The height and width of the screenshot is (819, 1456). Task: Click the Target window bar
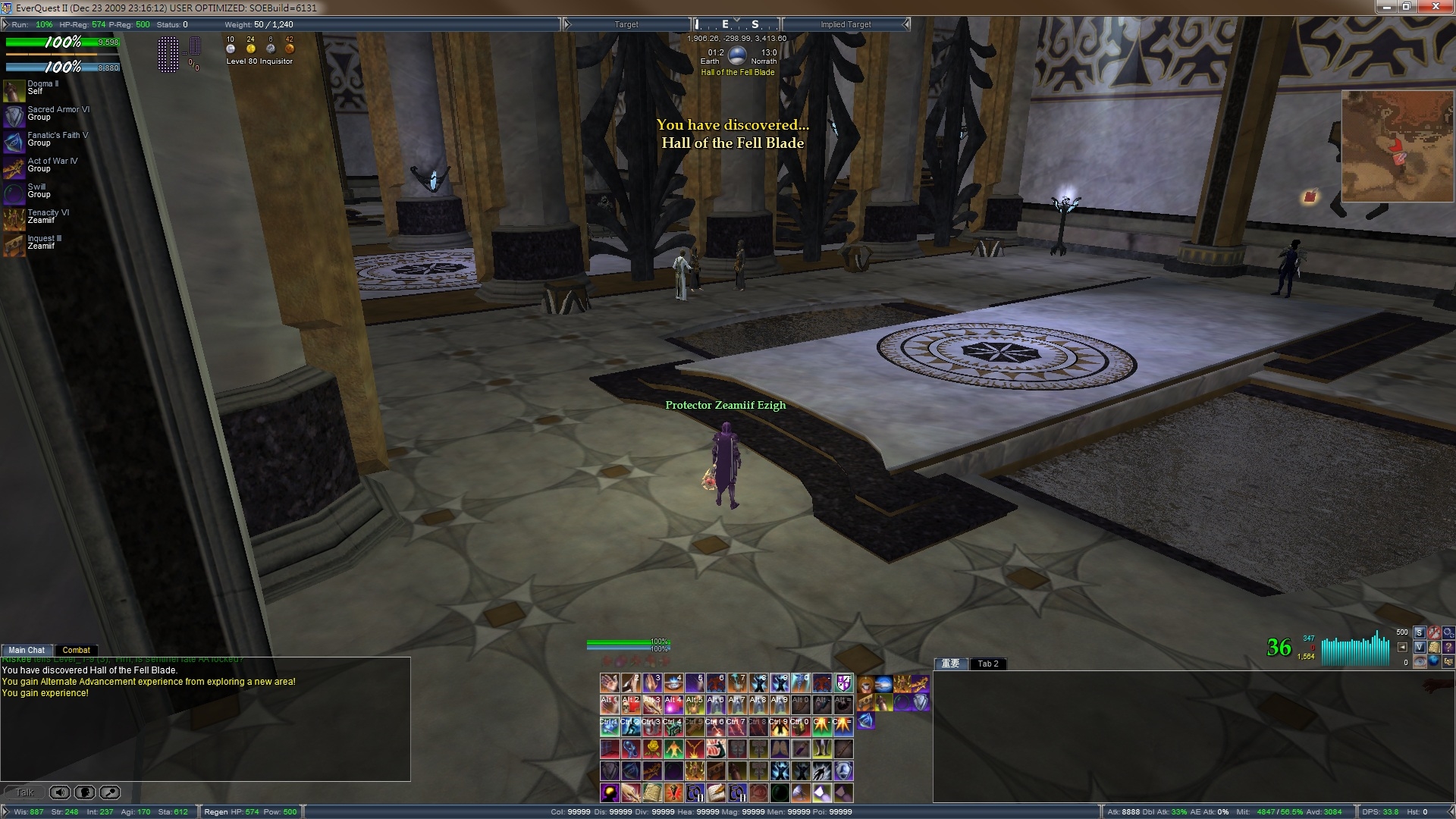626,24
